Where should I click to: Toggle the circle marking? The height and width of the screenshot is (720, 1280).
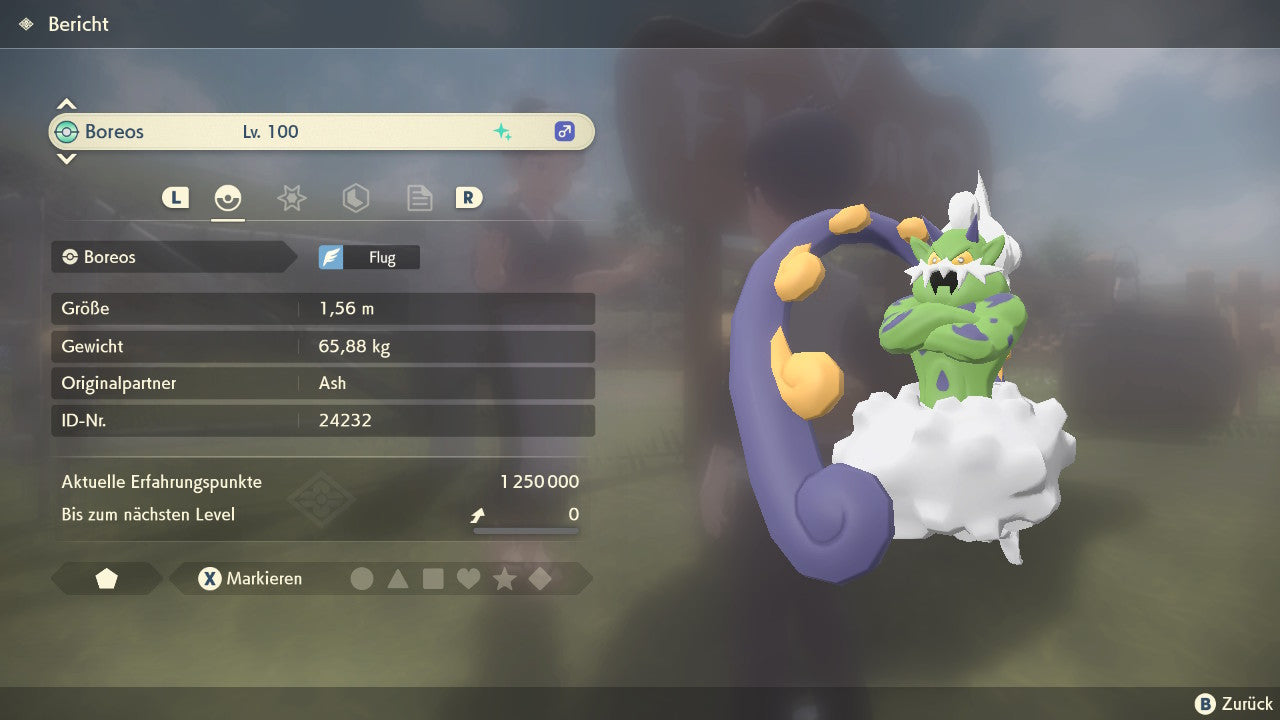click(362, 579)
